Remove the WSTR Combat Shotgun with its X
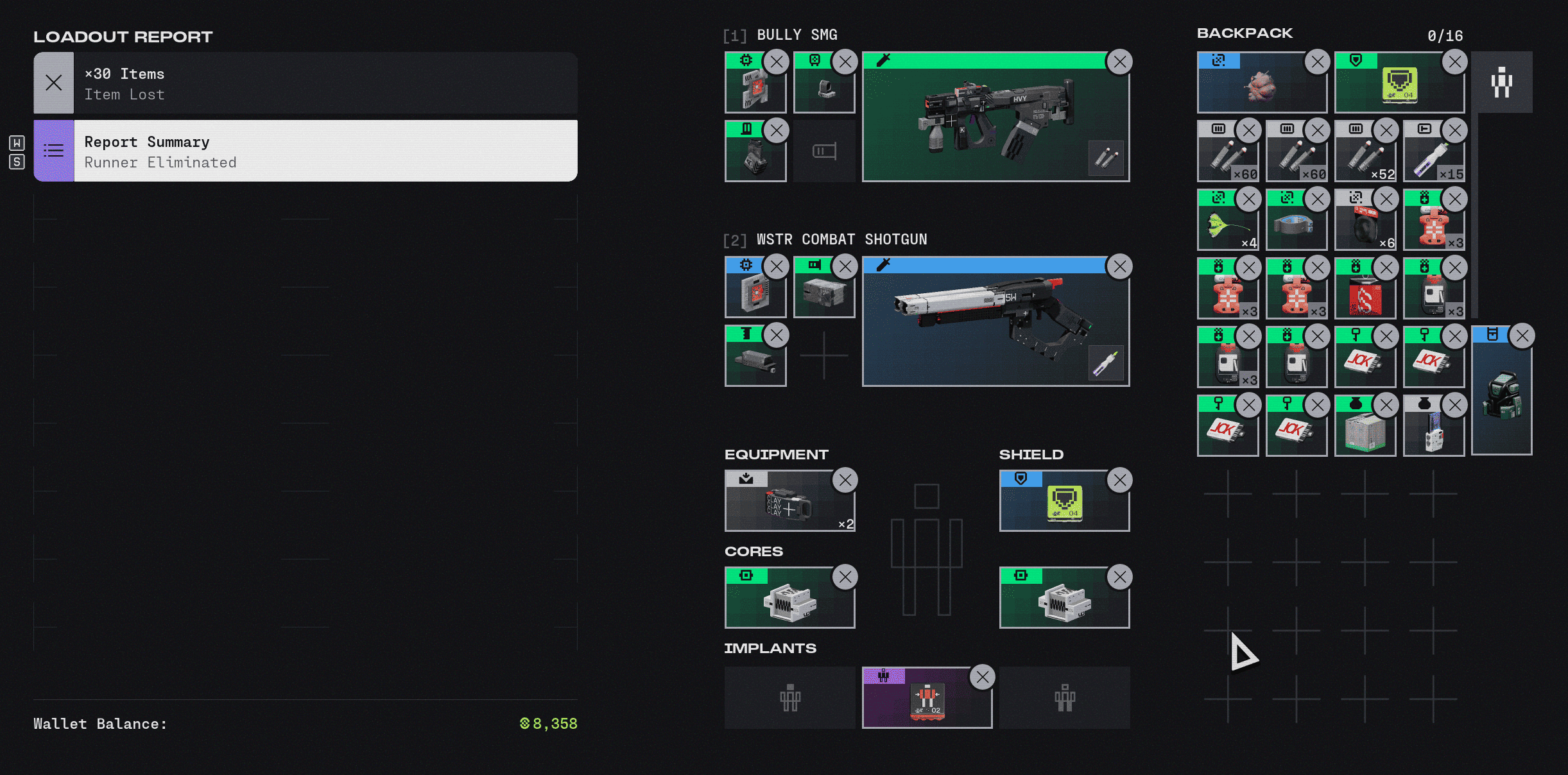The height and width of the screenshot is (775, 1568). [1120, 266]
